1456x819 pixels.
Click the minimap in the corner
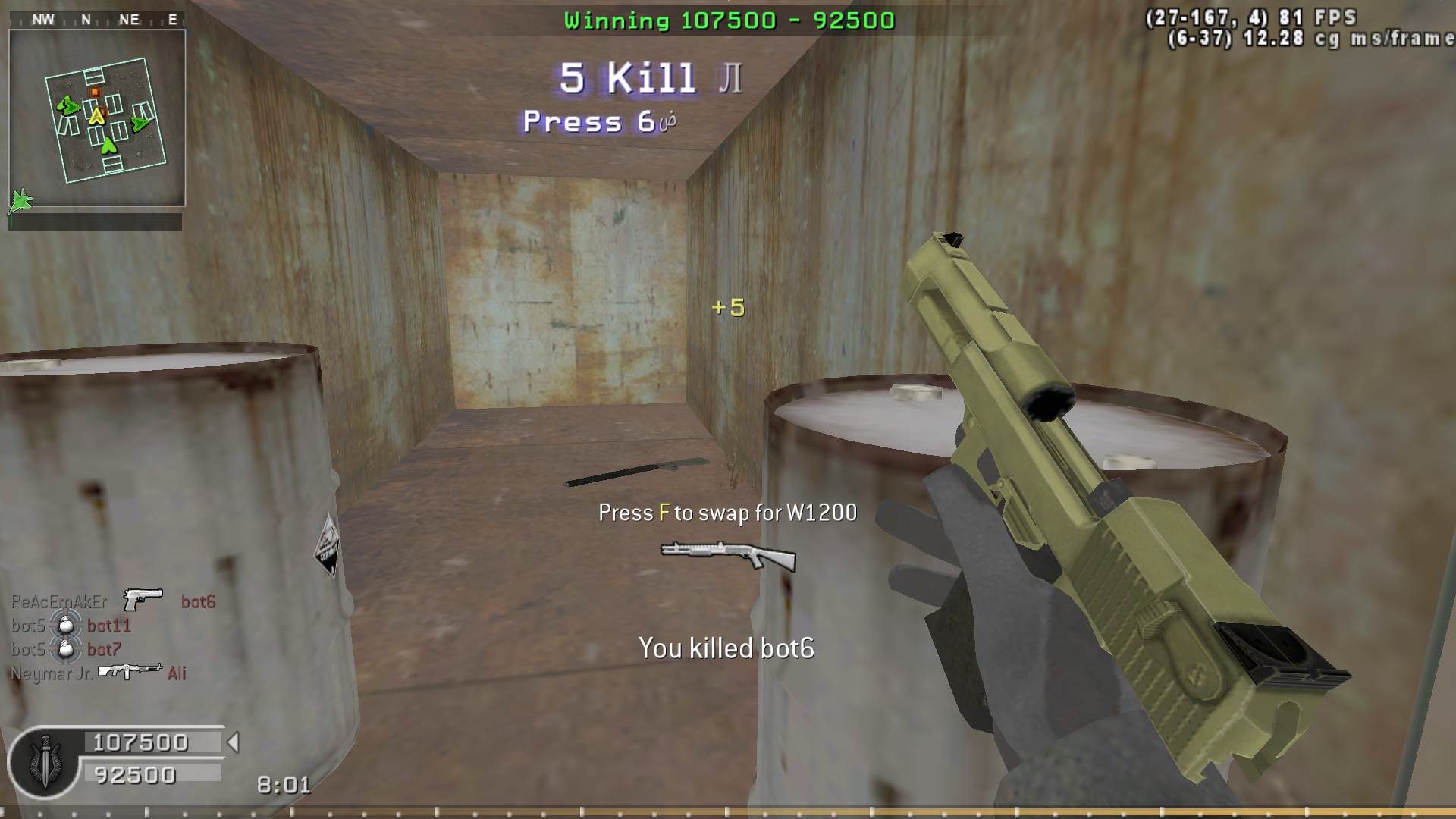[x=97, y=118]
